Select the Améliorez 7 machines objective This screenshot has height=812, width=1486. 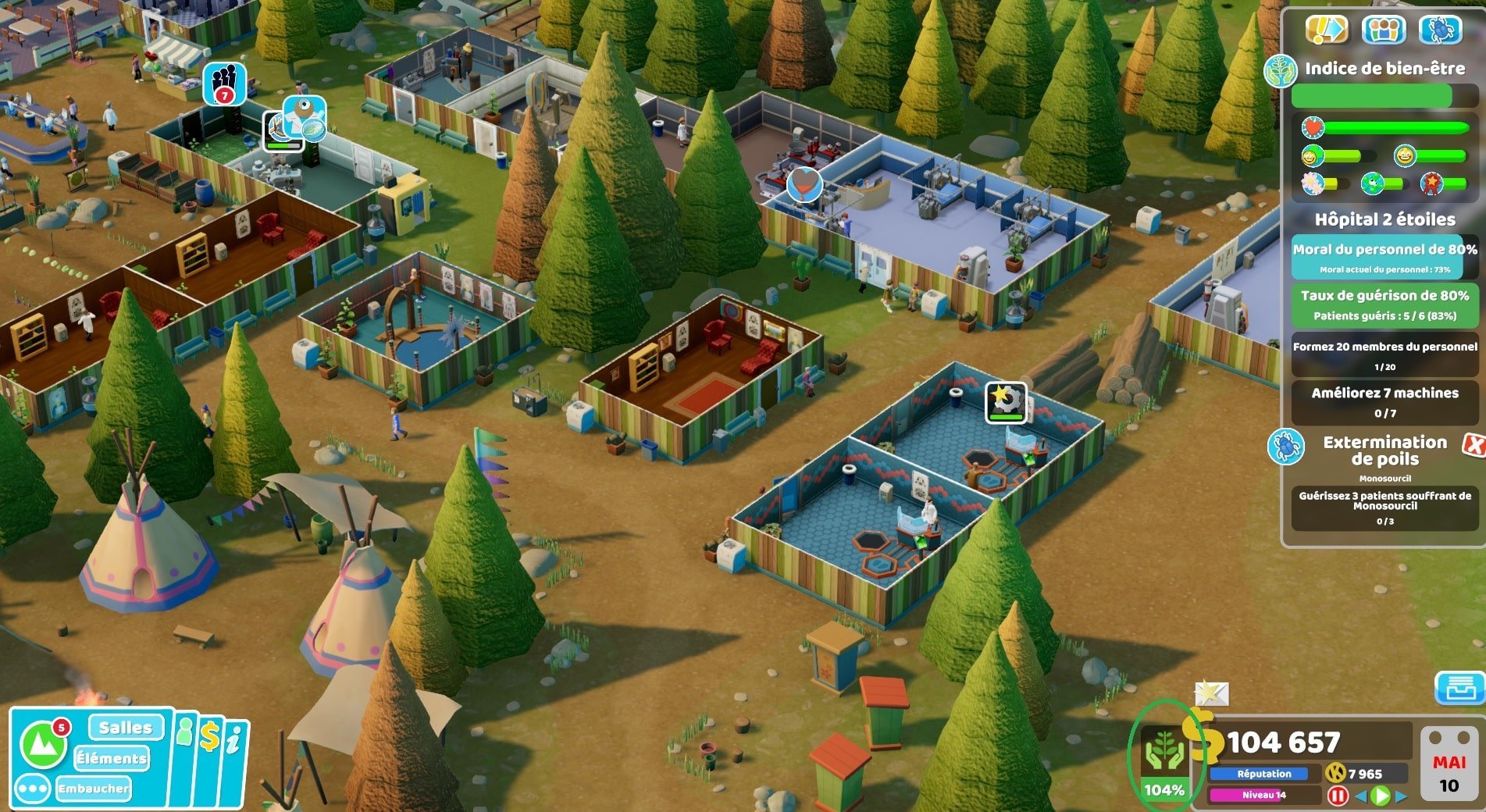[x=1384, y=402]
